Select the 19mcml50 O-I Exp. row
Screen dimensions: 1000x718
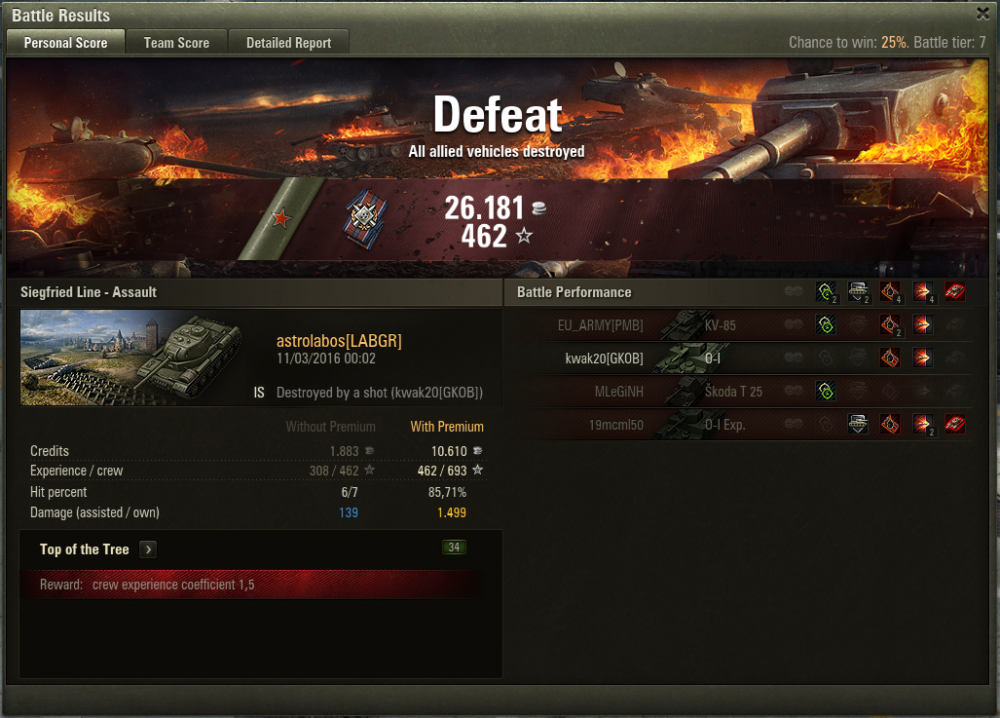740,424
